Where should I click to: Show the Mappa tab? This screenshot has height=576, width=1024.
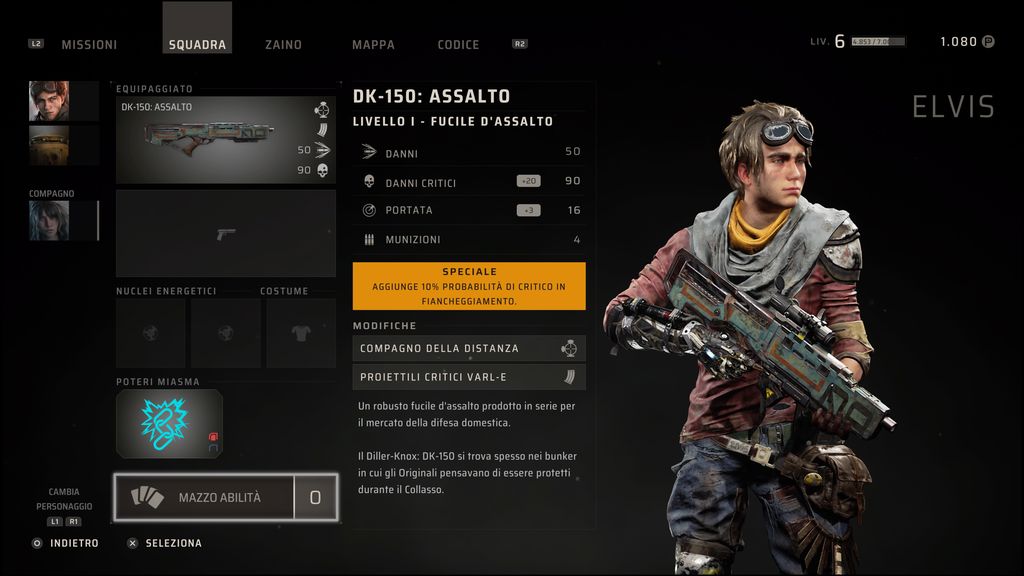point(373,45)
